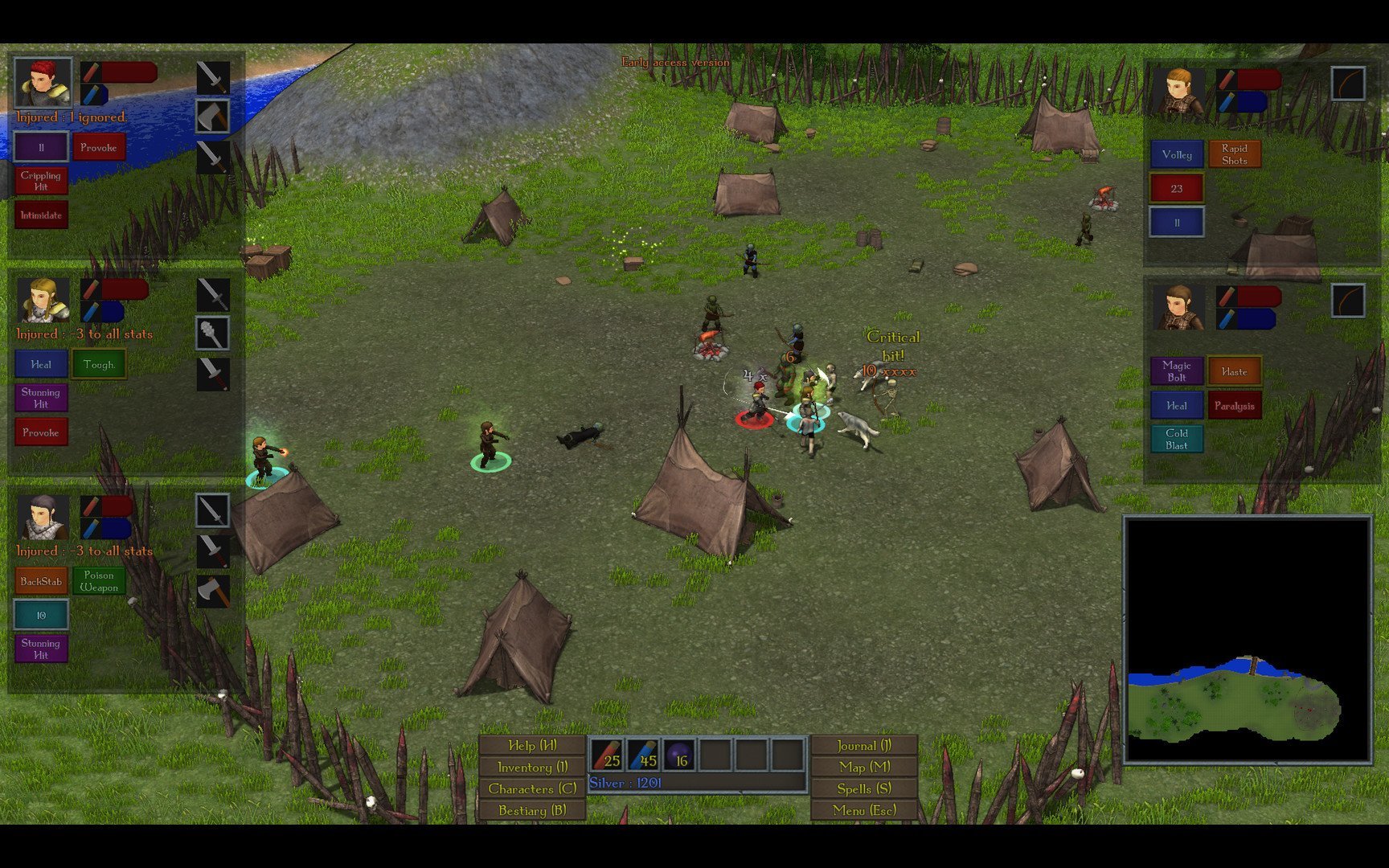Select the dark orb item slot
The image size is (1389, 868).
679,755
